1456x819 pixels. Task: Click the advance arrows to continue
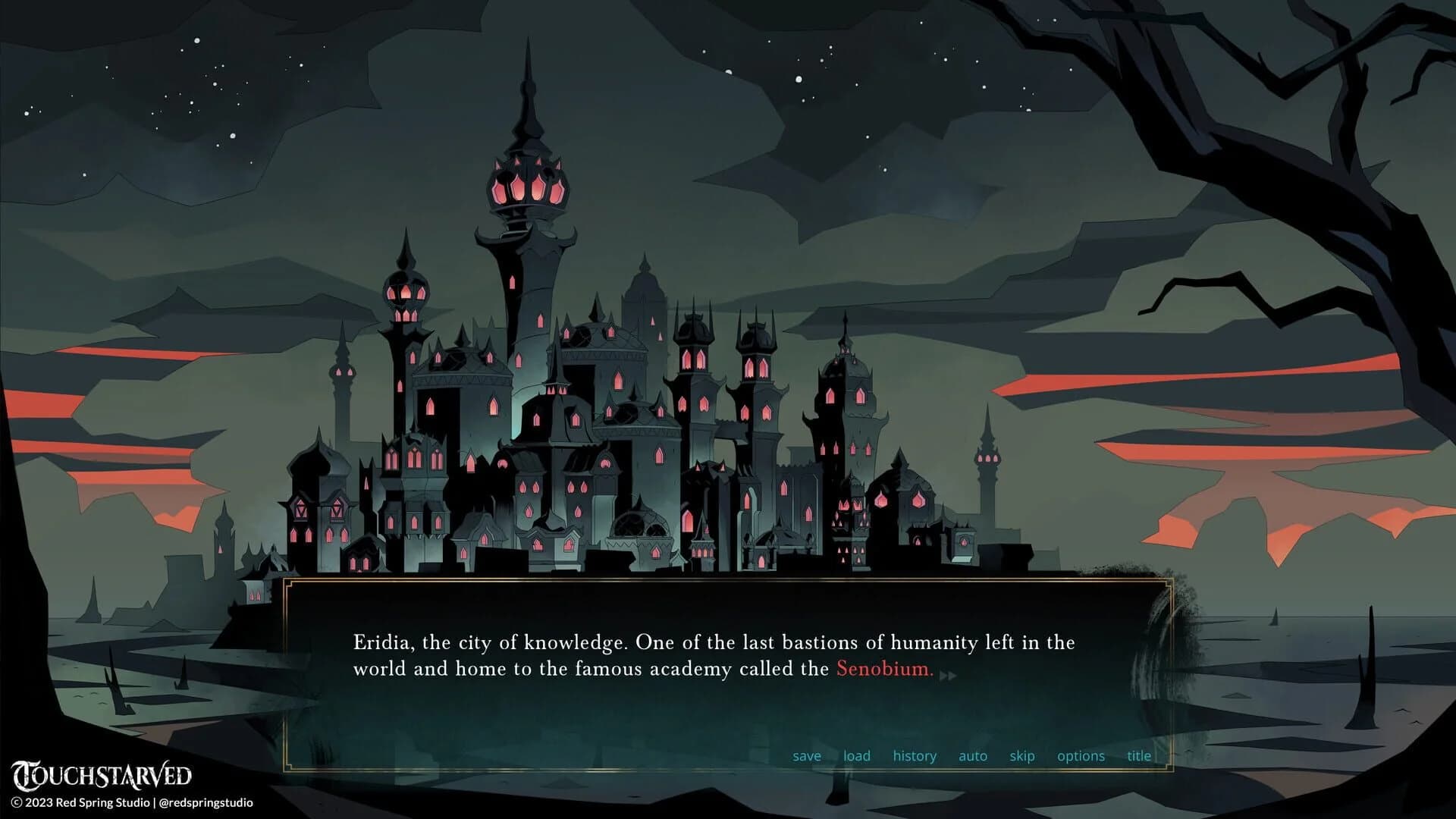(949, 675)
